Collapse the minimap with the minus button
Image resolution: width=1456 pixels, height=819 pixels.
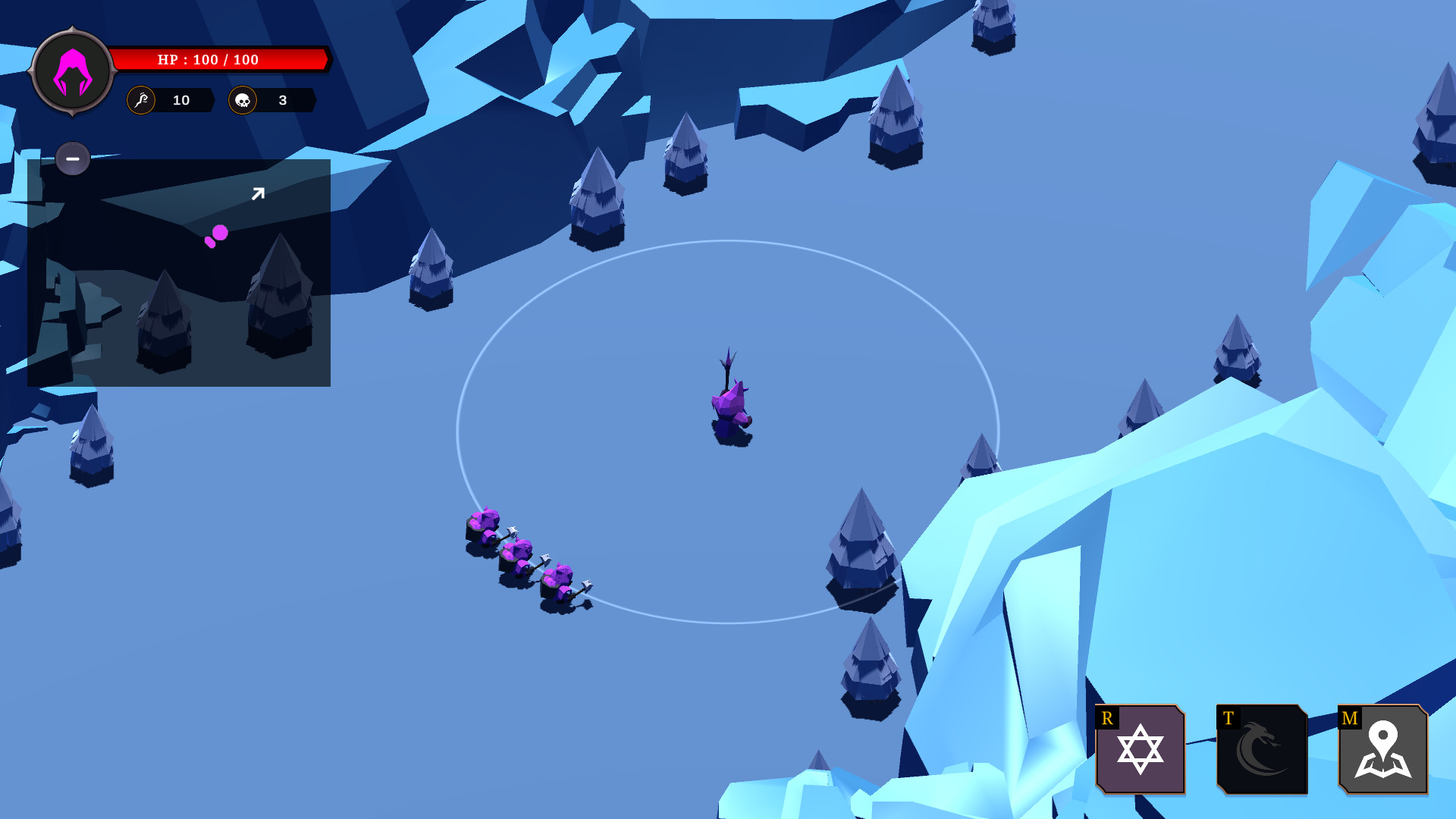click(72, 158)
